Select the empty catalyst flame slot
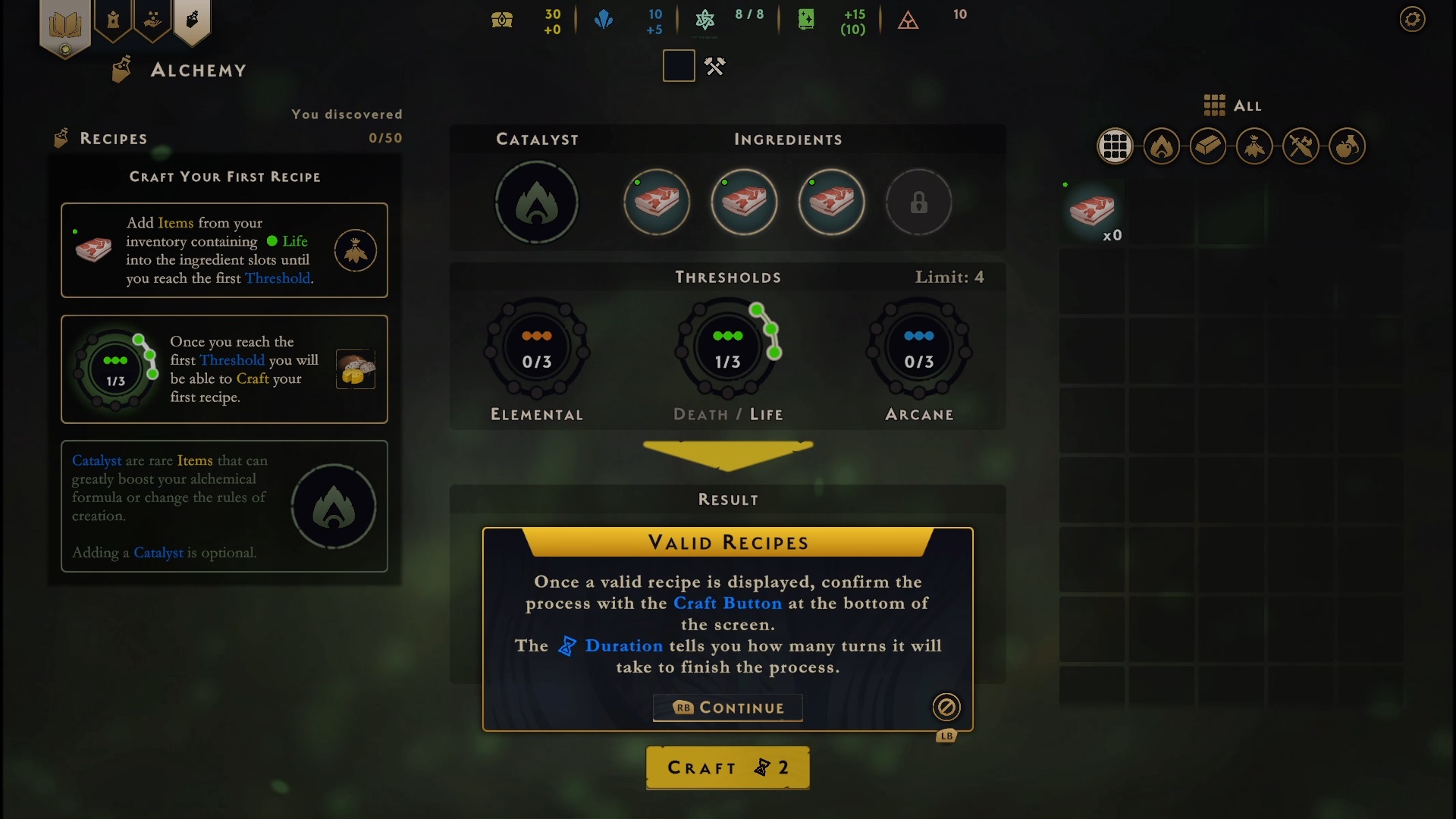The height and width of the screenshot is (819, 1456). [x=536, y=202]
